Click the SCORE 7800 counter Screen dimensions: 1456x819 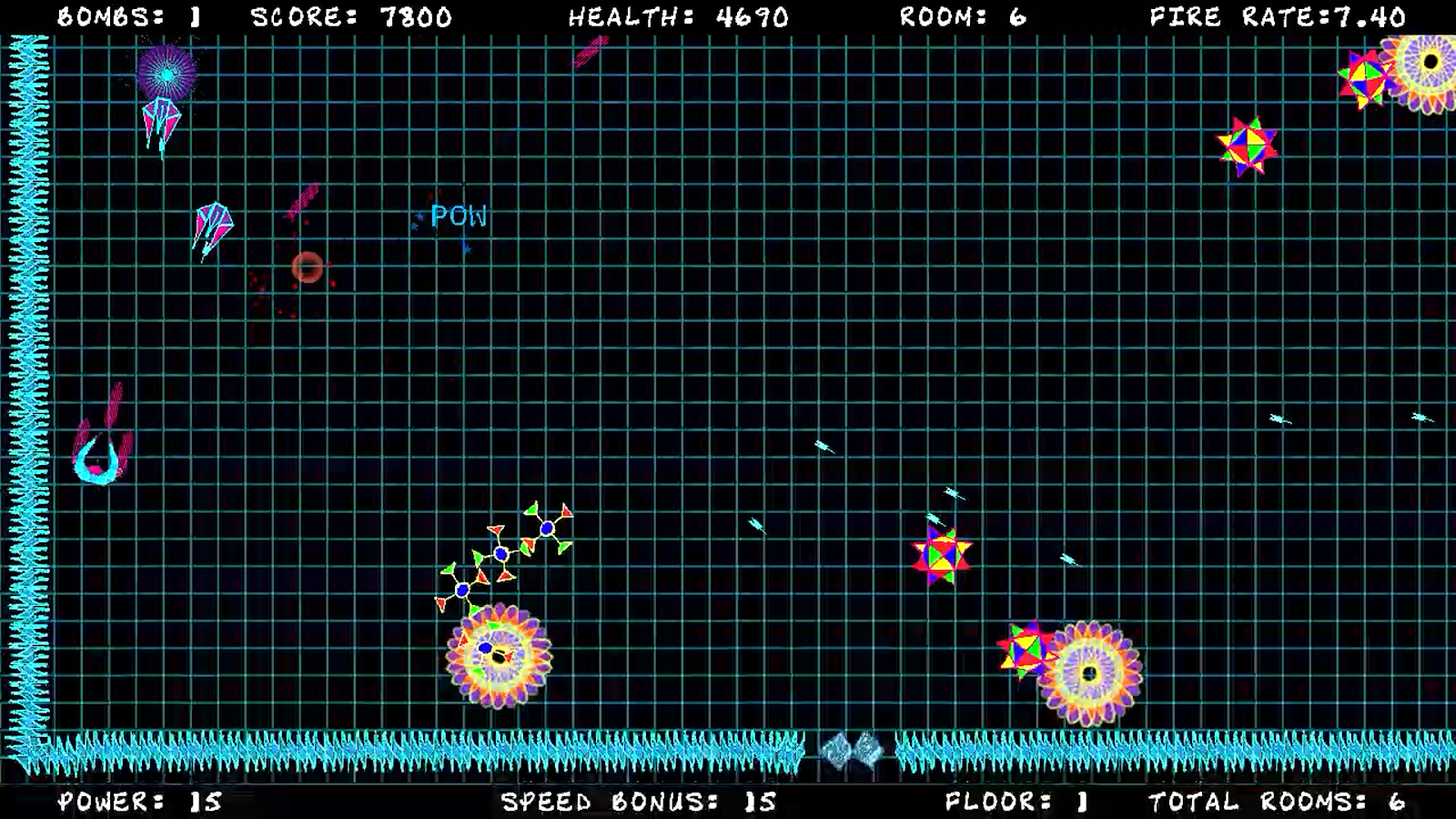coord(352,15)
